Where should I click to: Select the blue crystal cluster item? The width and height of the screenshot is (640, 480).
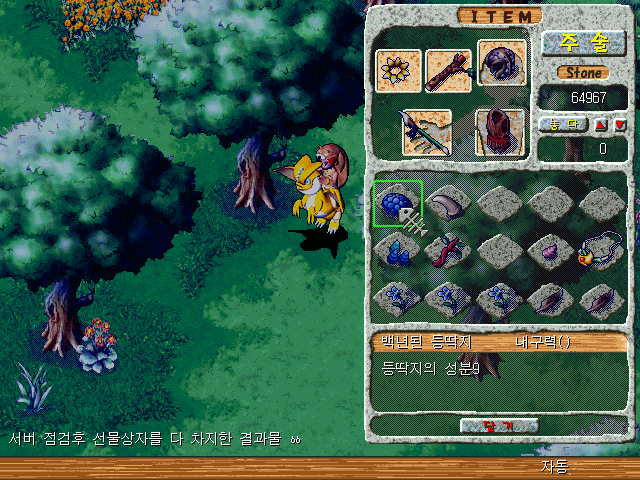click(397, 250)
